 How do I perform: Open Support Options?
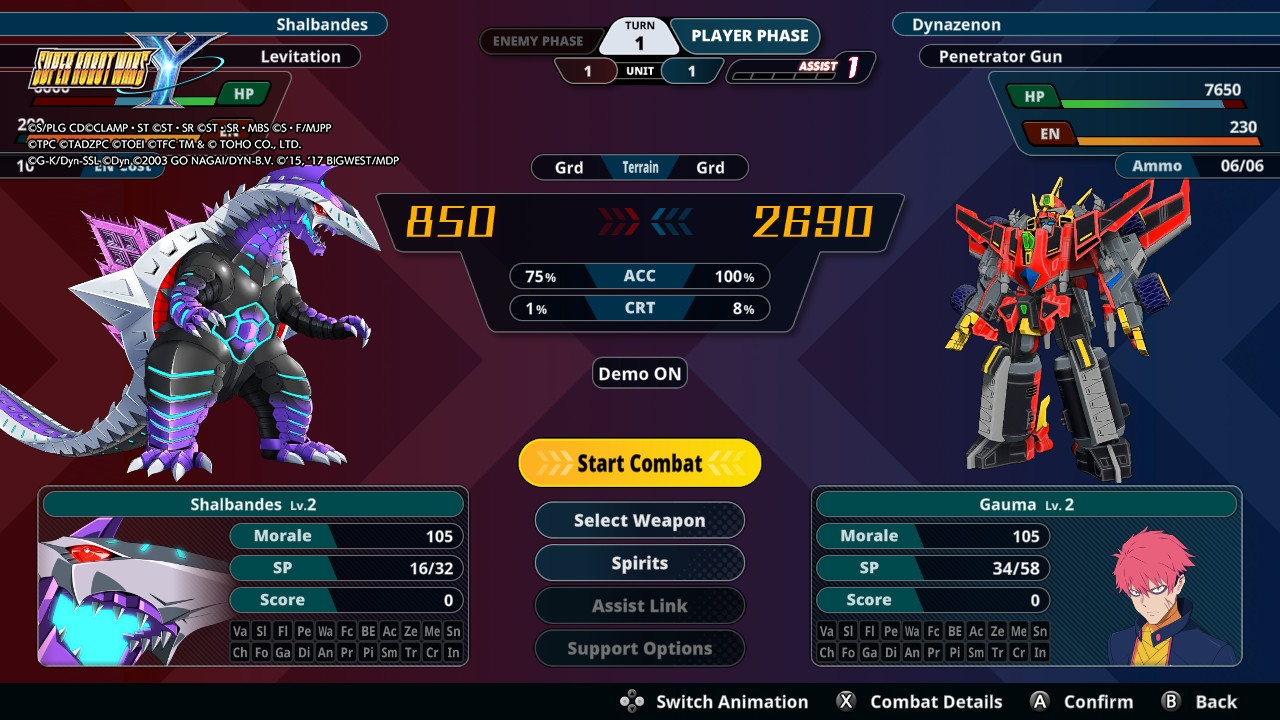pos(640,648)
